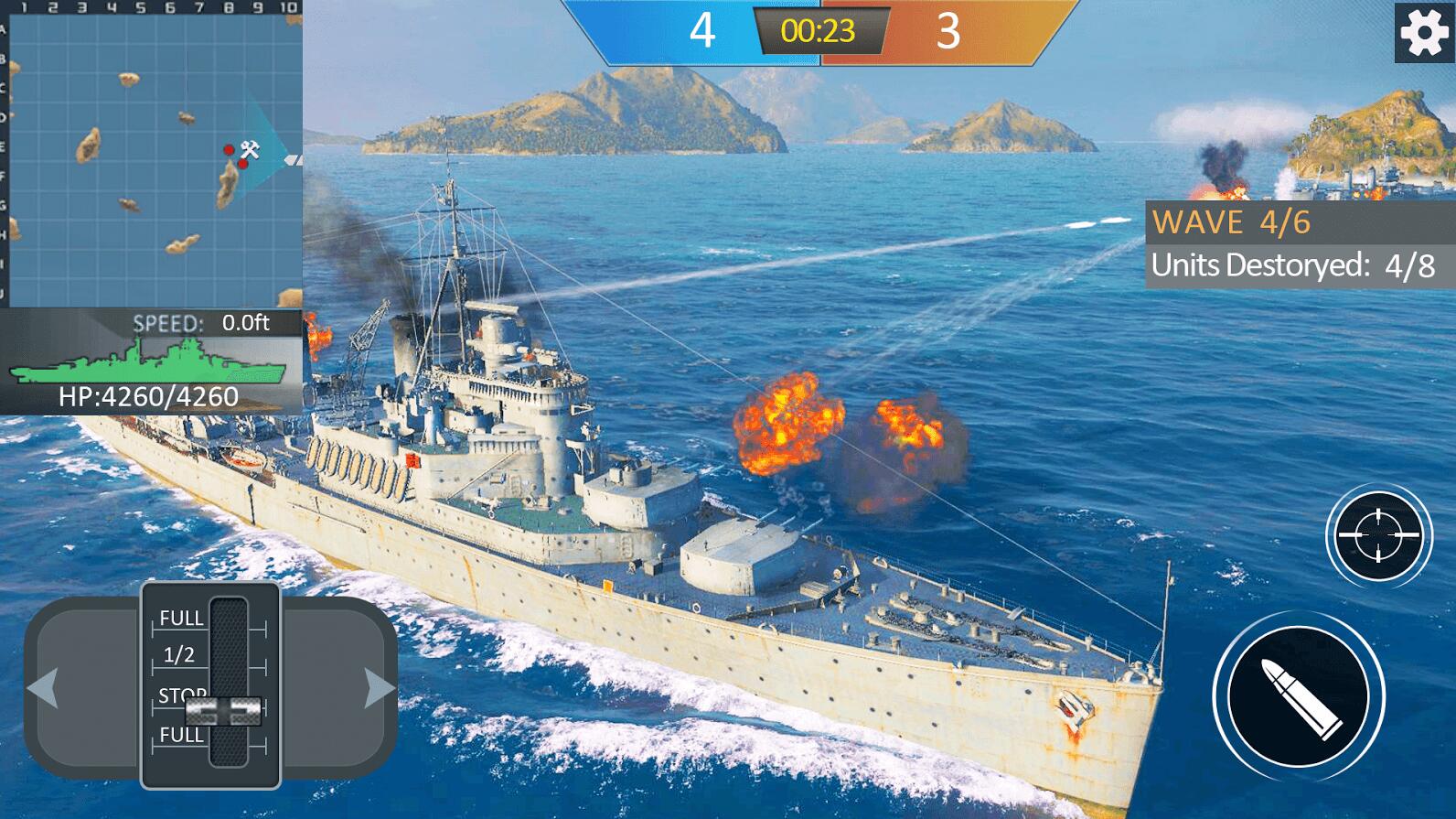Viewport: 1456px width, 819px height.
Task: Open the settings gear menu
Action: [x=1424, y=33]
